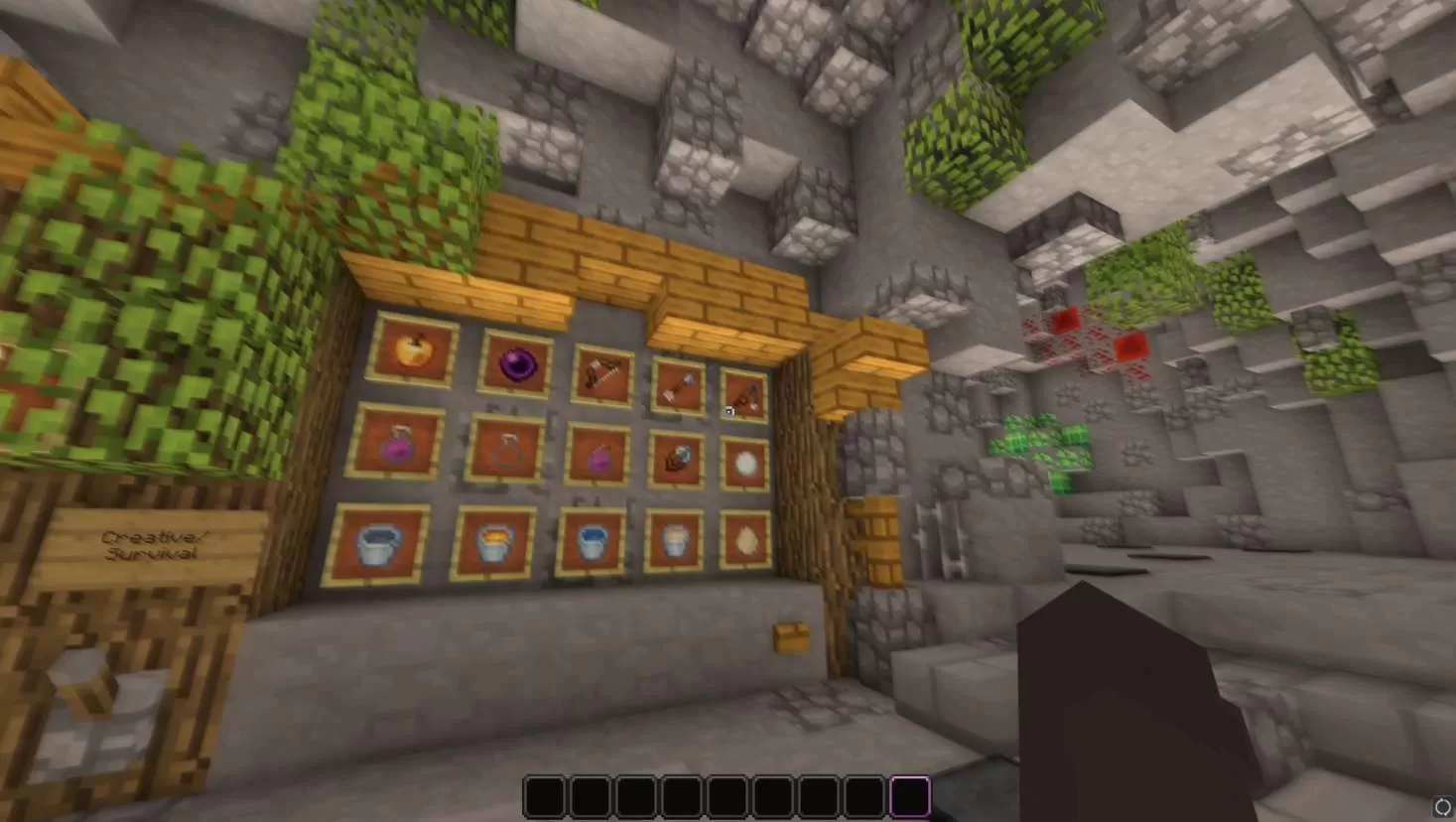Click the totem item frame in middle row
1456x822 pixels.
tap(681, 458)
